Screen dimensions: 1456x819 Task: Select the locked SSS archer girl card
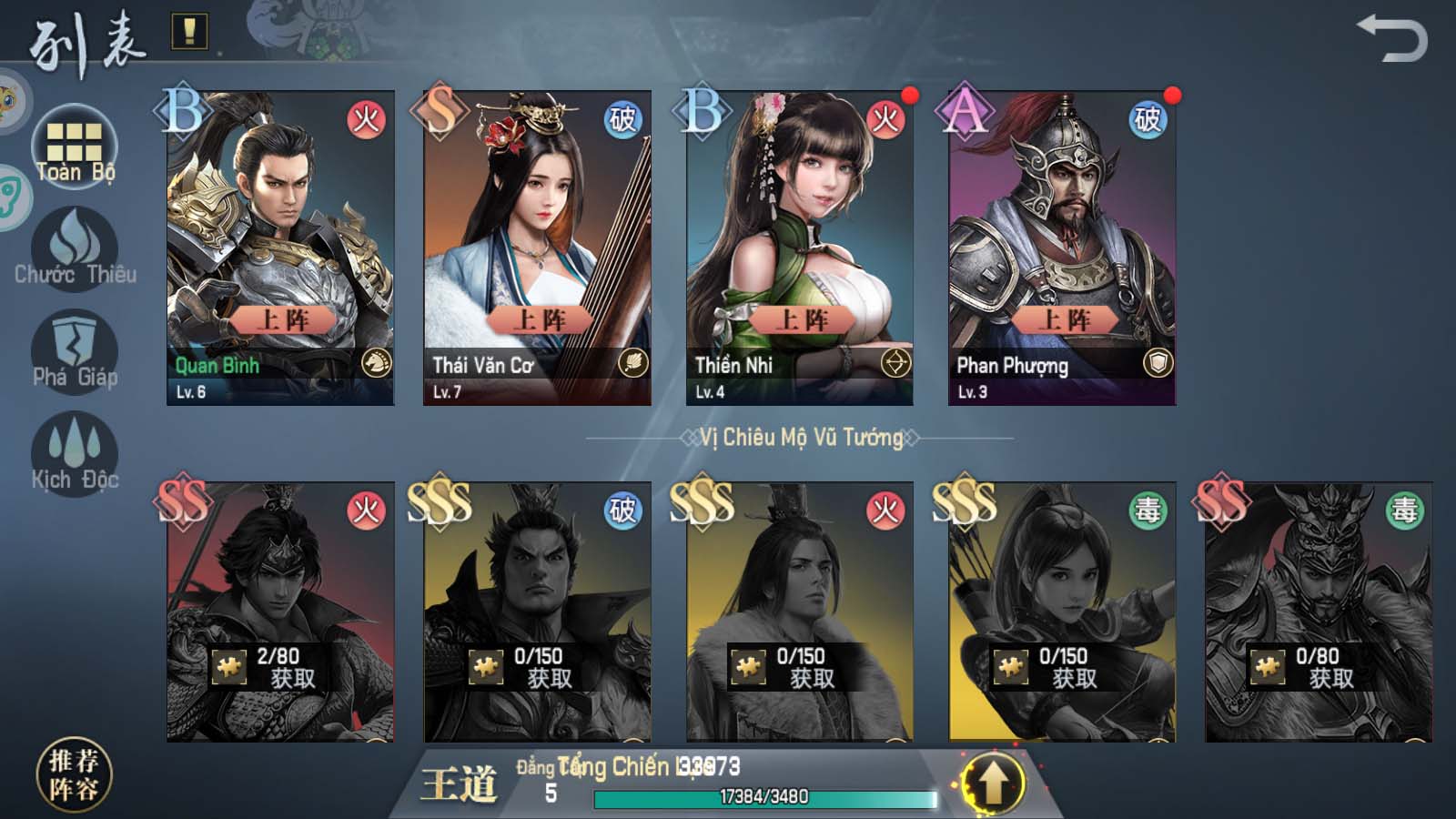coord(1061,612)
